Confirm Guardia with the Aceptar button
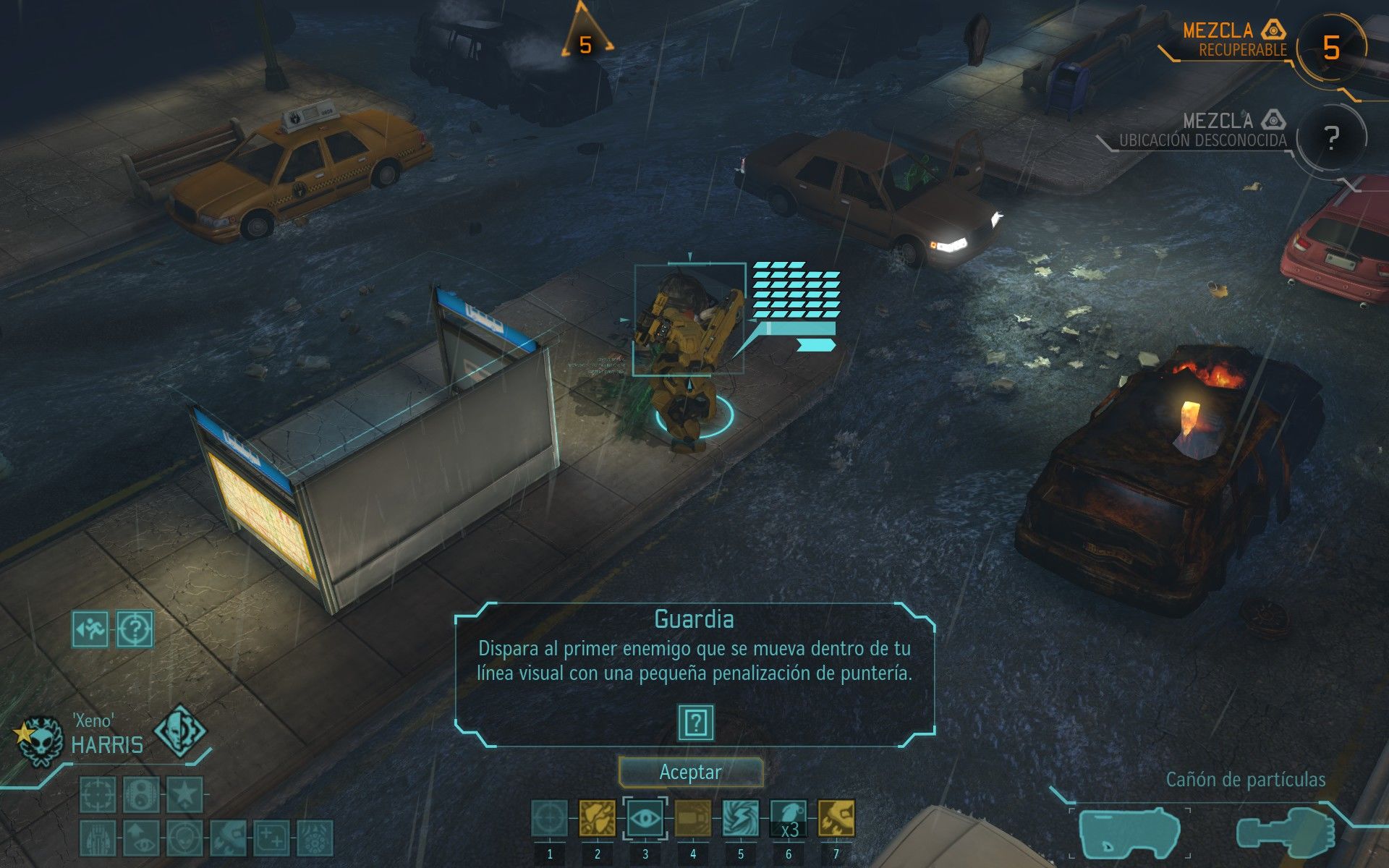 click(x=690, y=772)
